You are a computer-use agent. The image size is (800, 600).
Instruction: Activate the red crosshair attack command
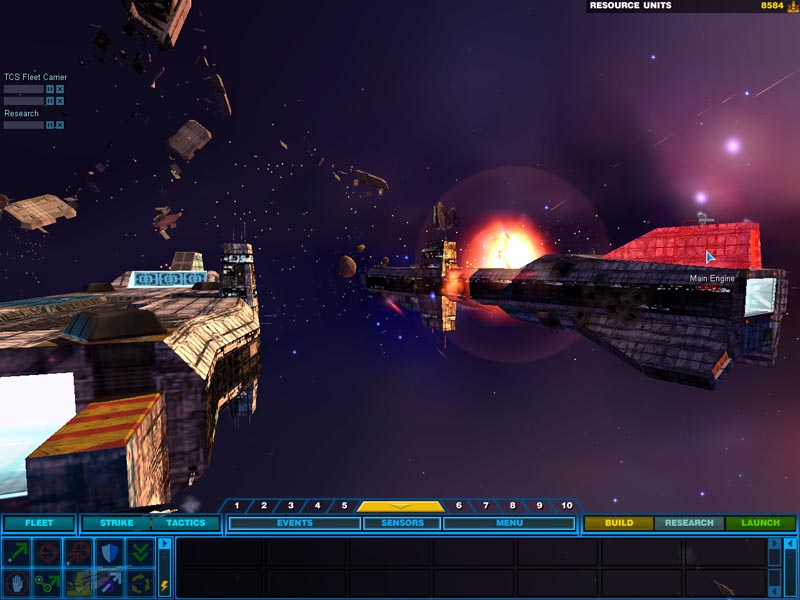click(47, 553)
